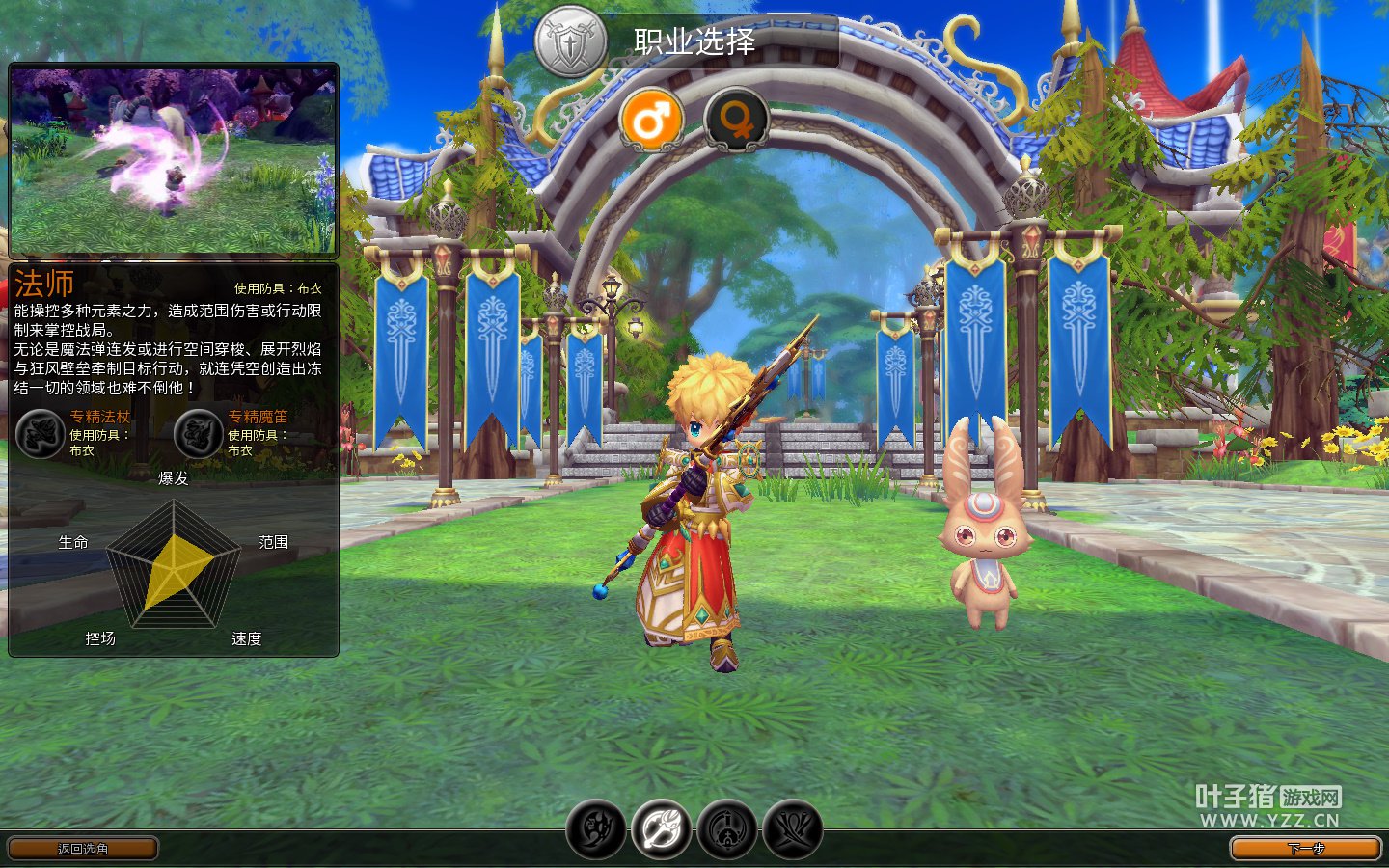
Task: Select the highlighted mage staff class icon
Action: point(662,829)
